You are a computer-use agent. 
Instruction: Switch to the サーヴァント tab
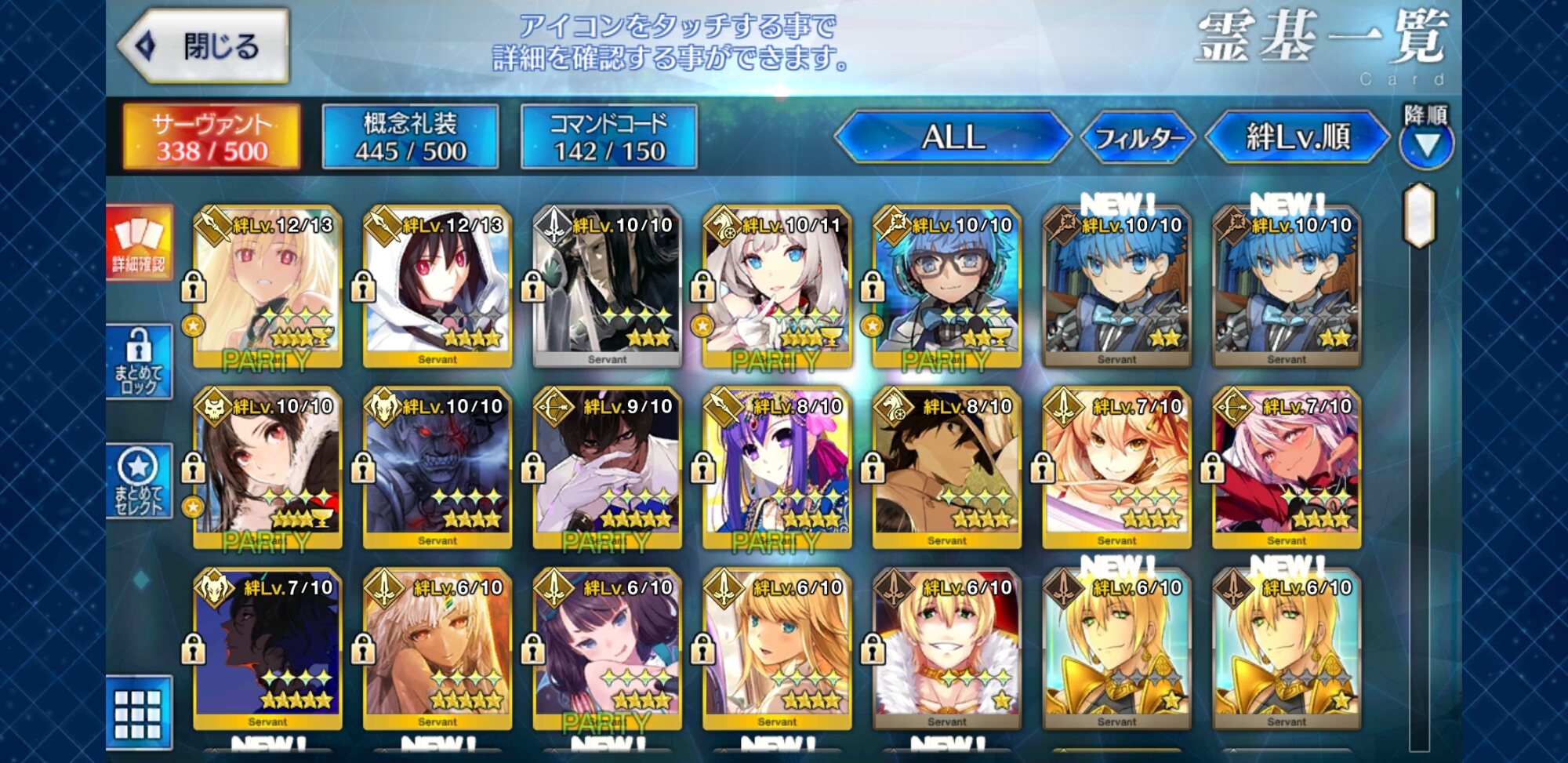tap(211, 137)
